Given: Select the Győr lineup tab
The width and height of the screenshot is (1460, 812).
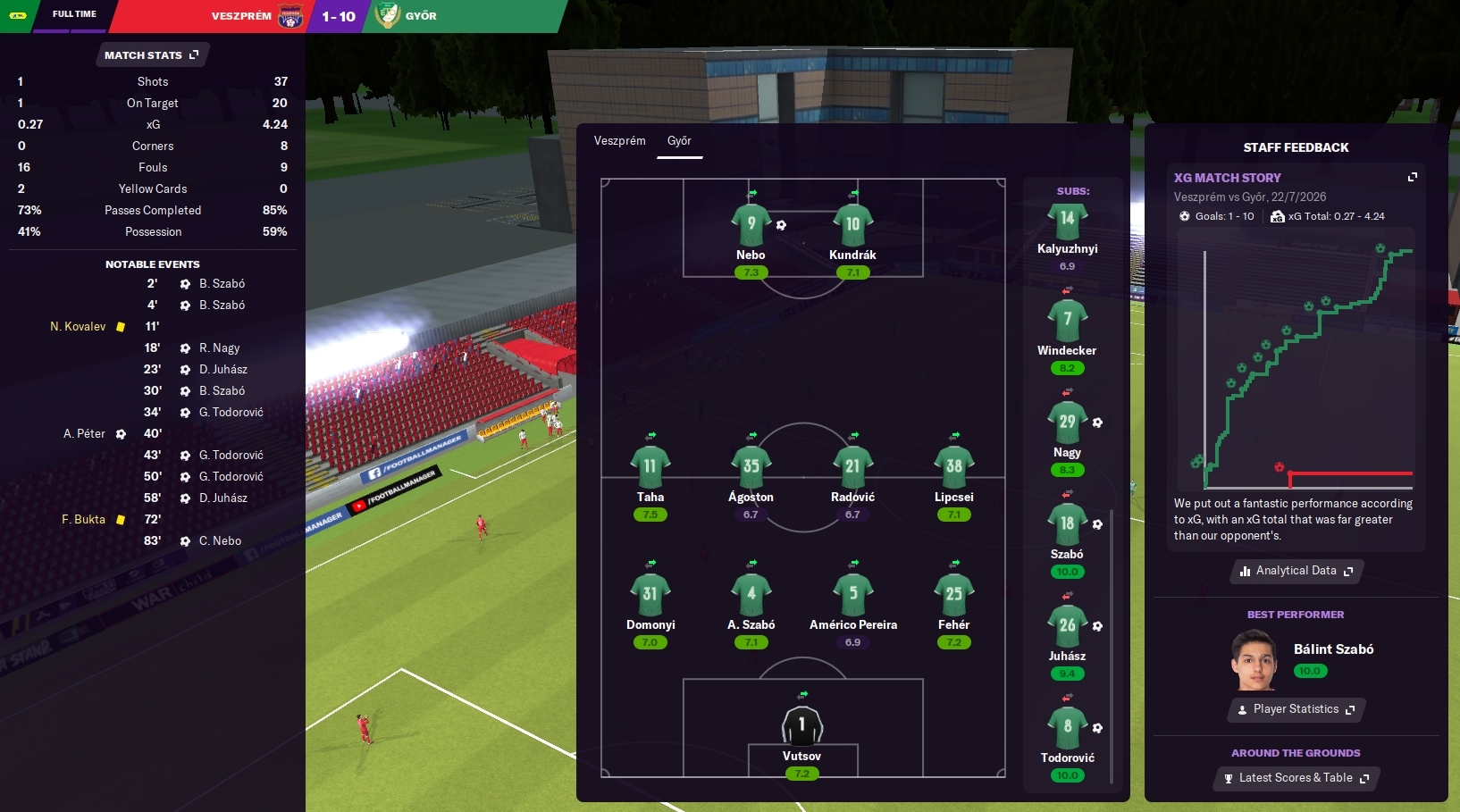Looking at the screenshot, I should tap(679, 141).
